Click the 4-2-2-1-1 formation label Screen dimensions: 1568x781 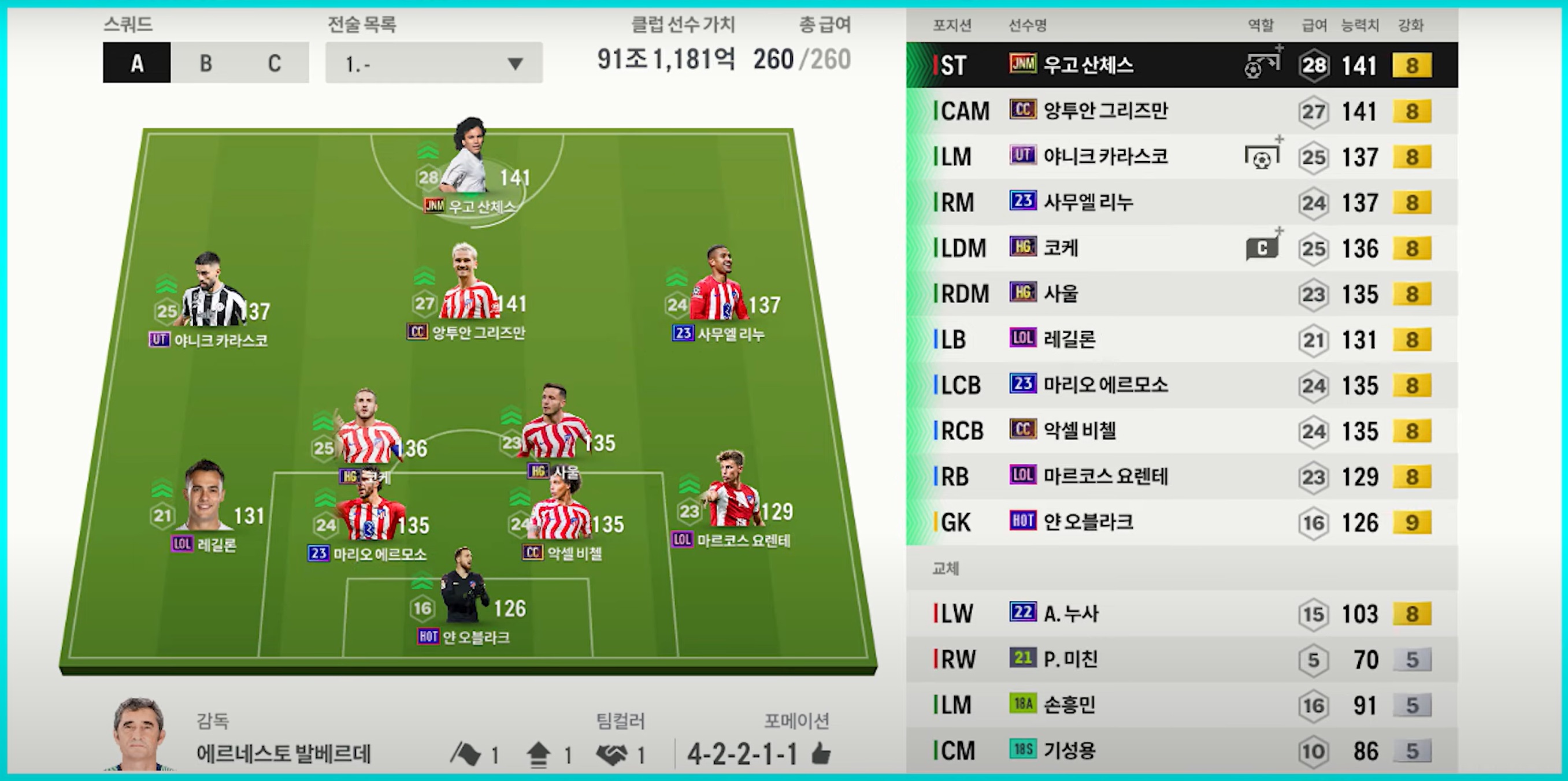[742, 754]
